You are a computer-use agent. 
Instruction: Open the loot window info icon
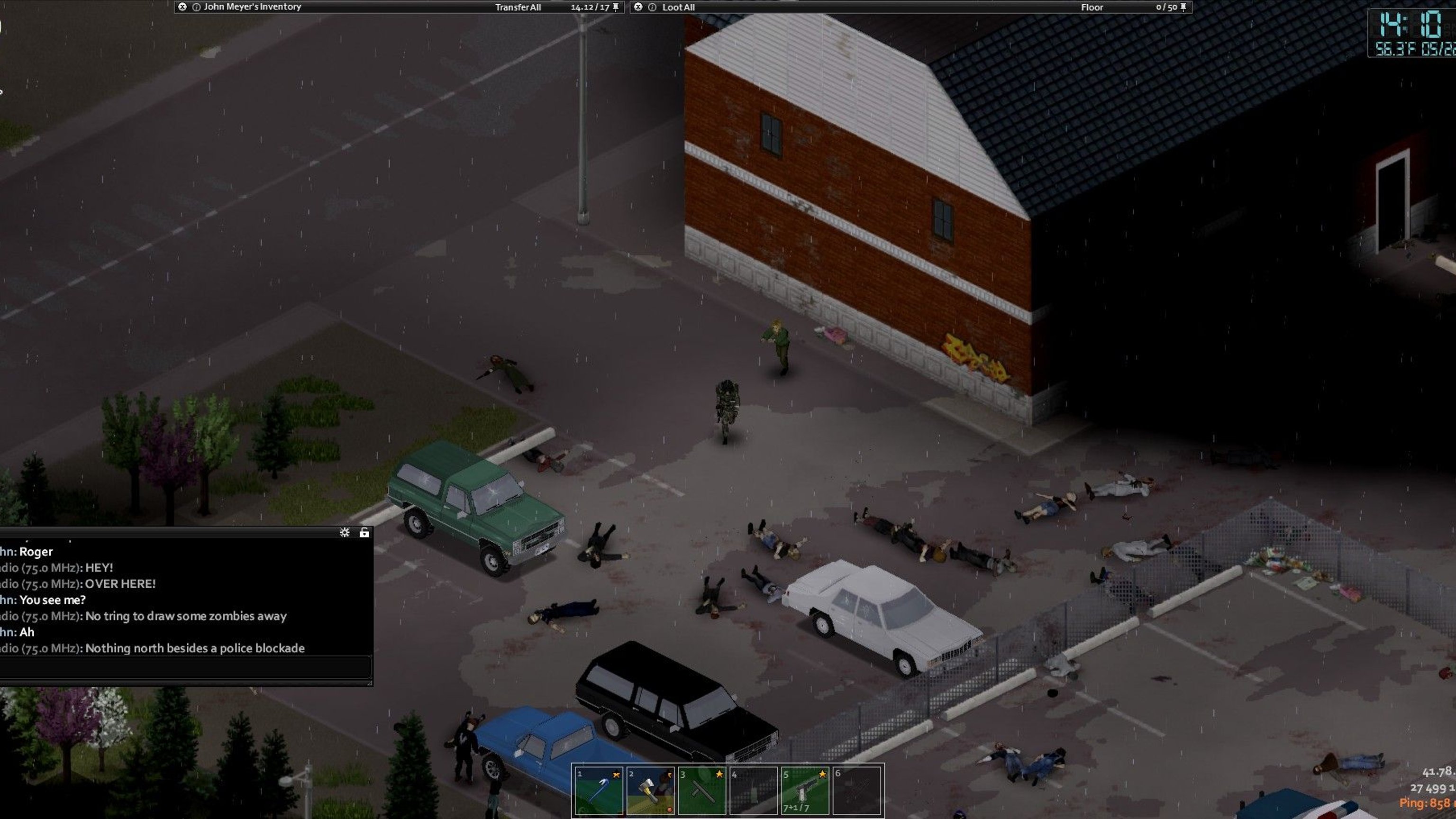(652, 8)
